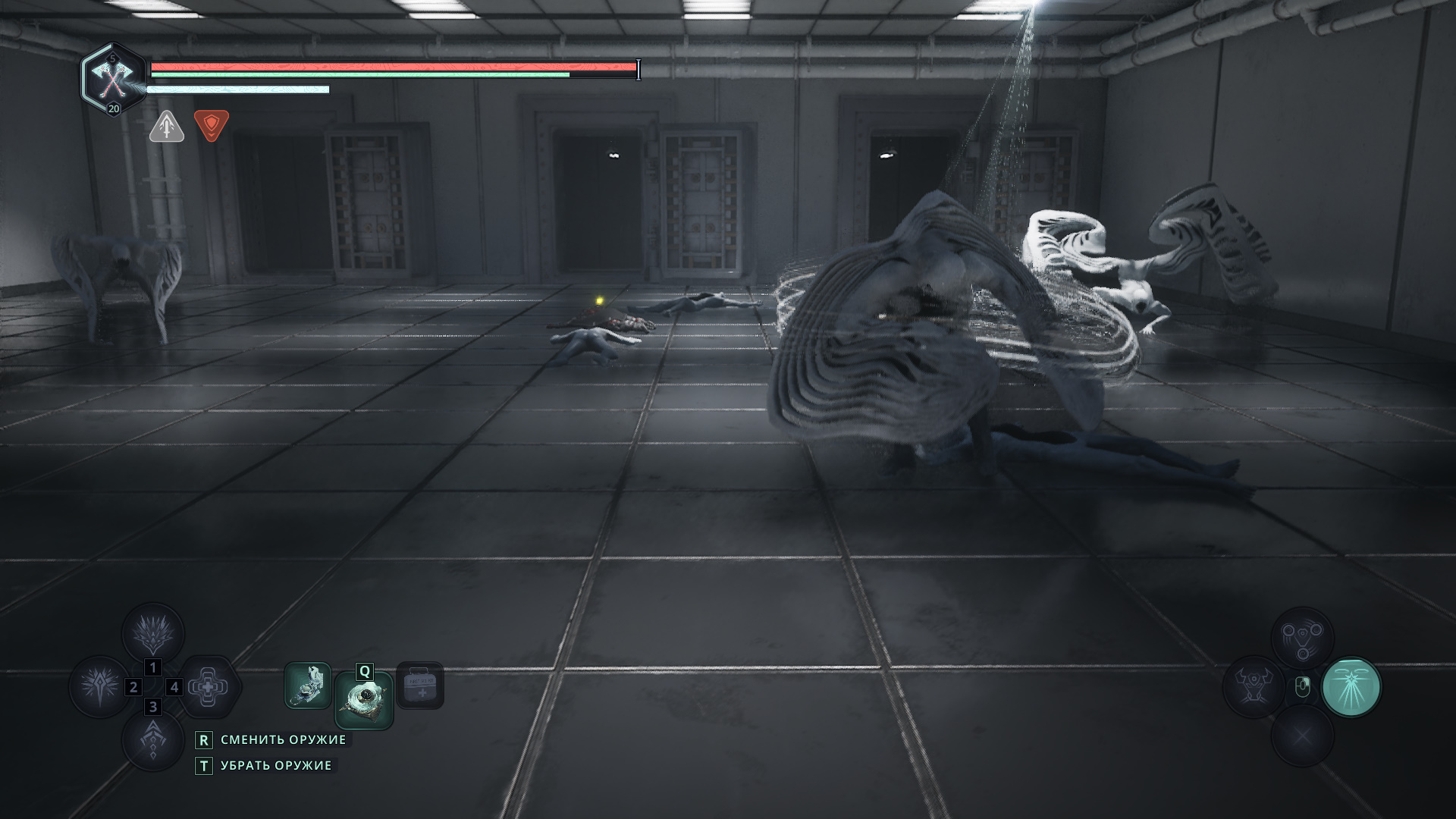Image resolution: width=1456 pixels, height=819 pixels.
Task: Select the sword attack buff icon
Action: [x=167, y=126]
